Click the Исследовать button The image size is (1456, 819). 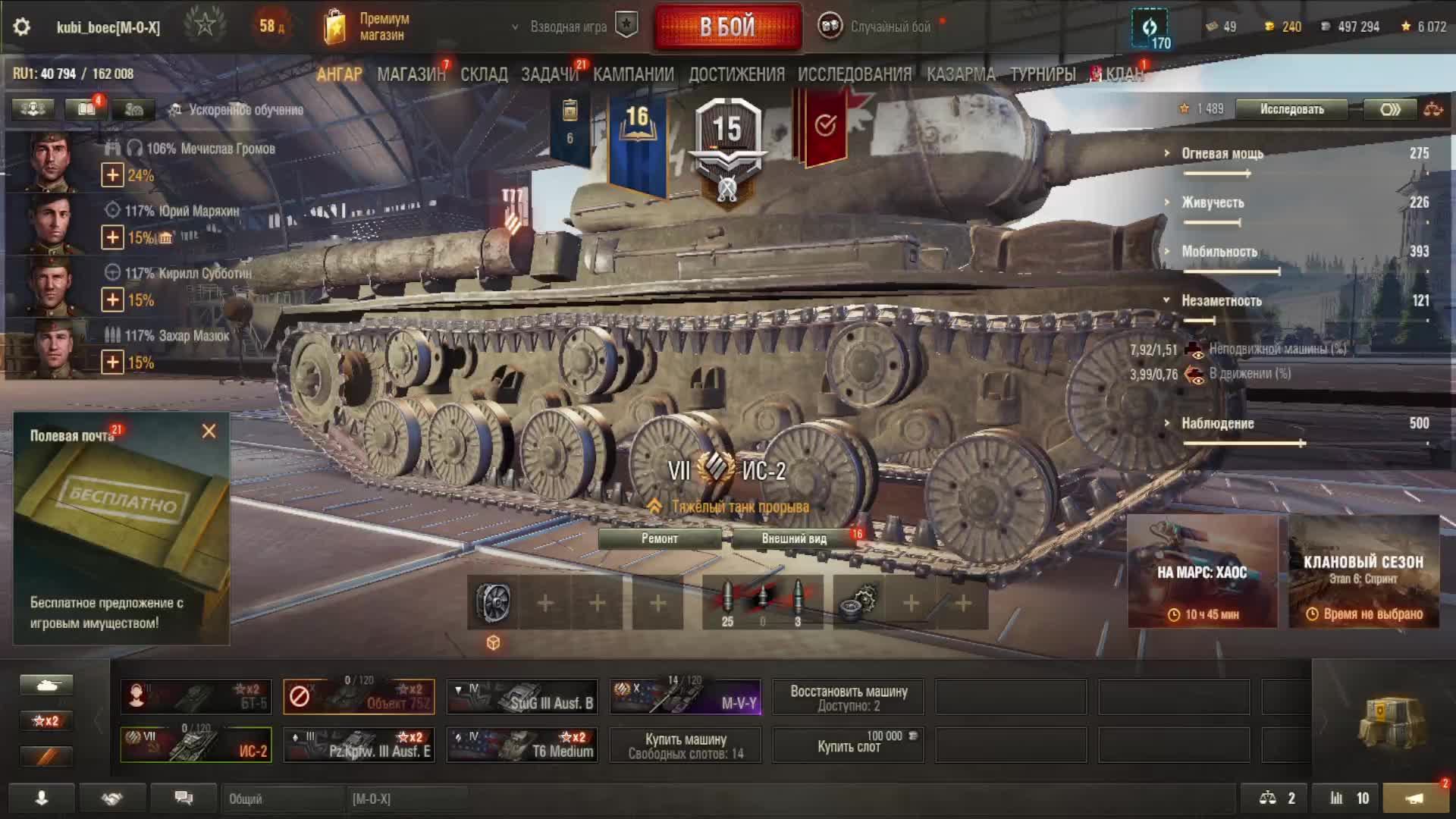(x=1291, y=109)
